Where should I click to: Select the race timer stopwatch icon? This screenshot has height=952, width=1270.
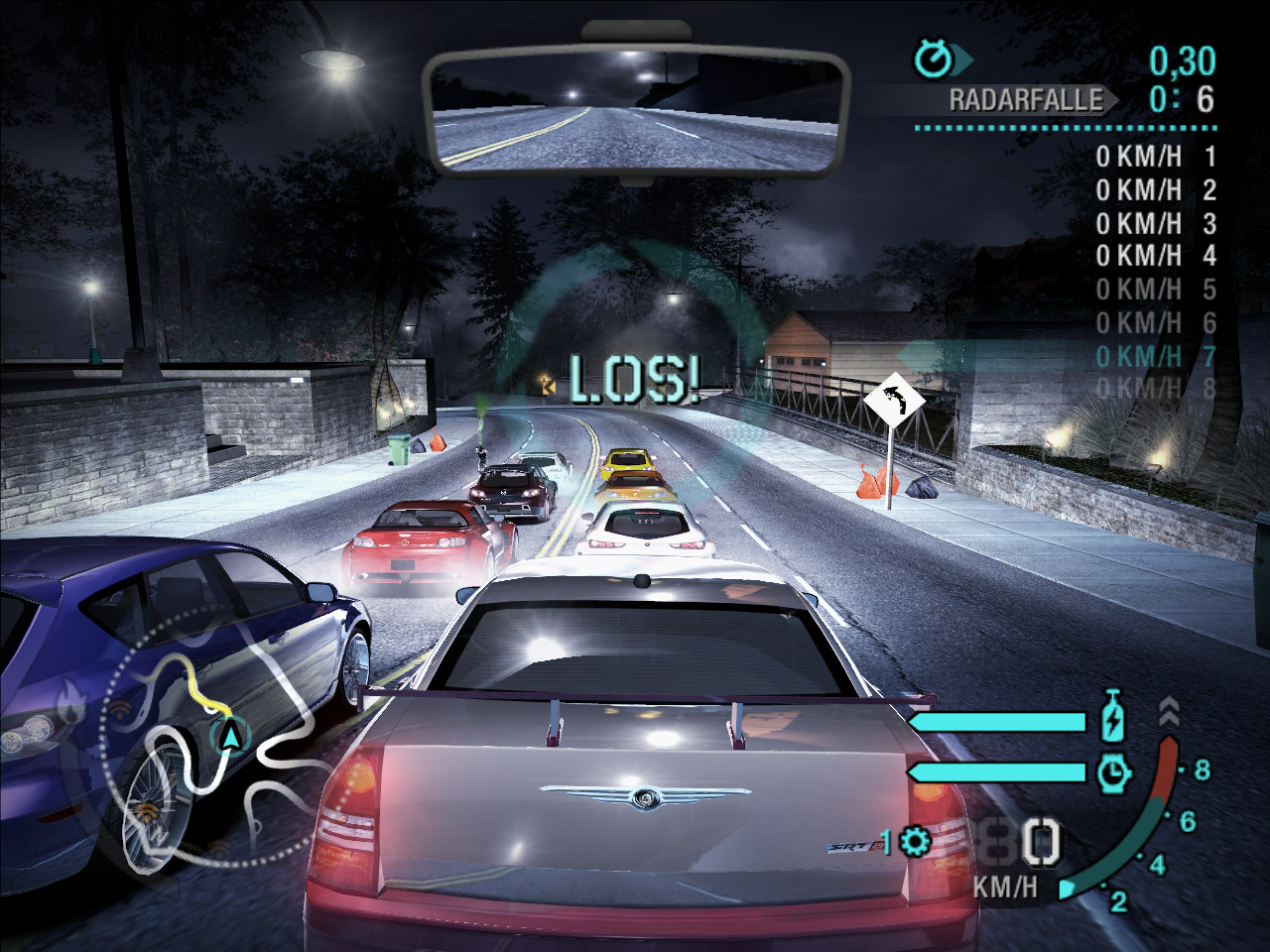[933, 59]
